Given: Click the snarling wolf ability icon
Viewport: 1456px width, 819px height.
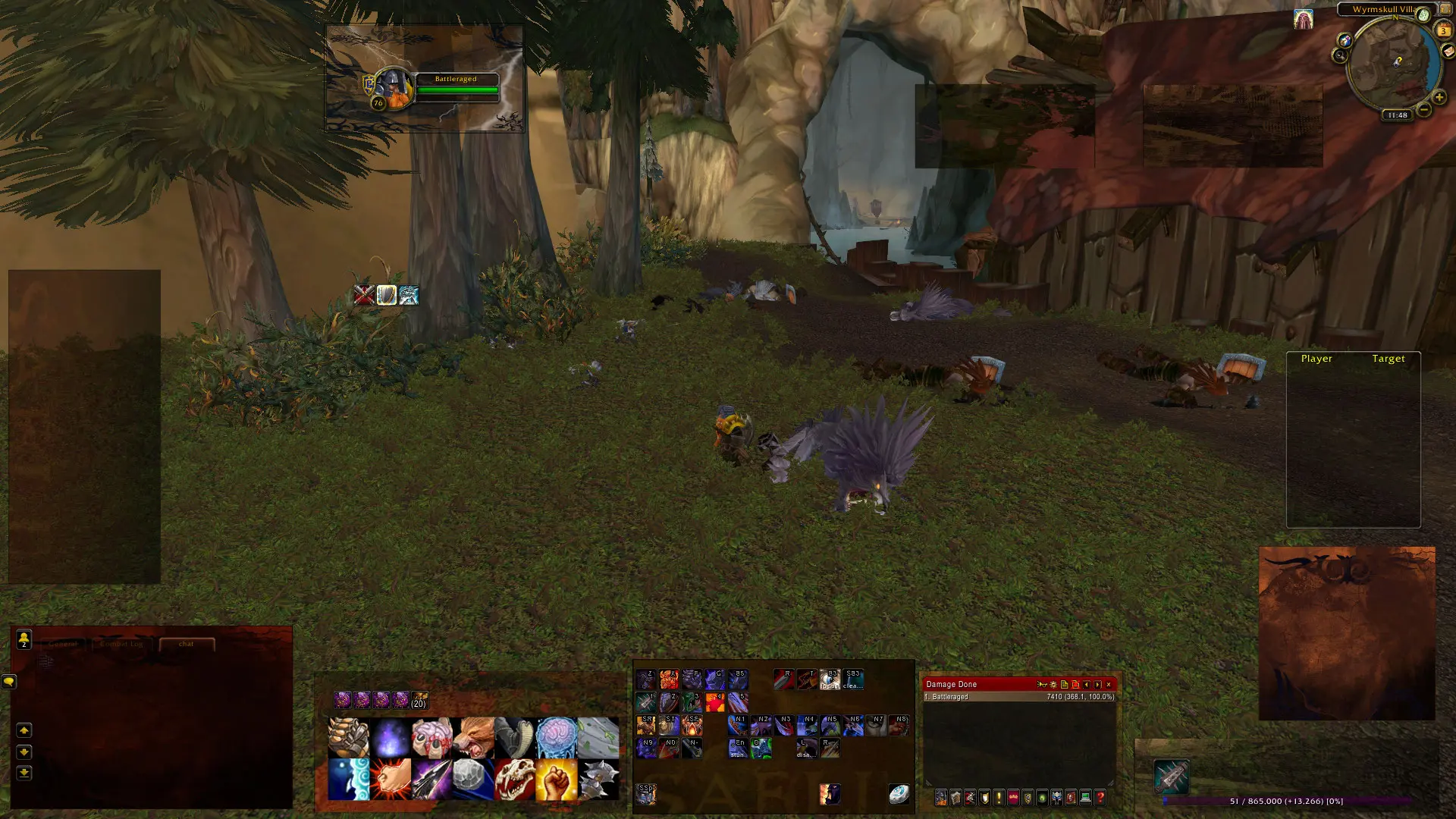Looking at the screenshot, I should click(x=474, y=738).
